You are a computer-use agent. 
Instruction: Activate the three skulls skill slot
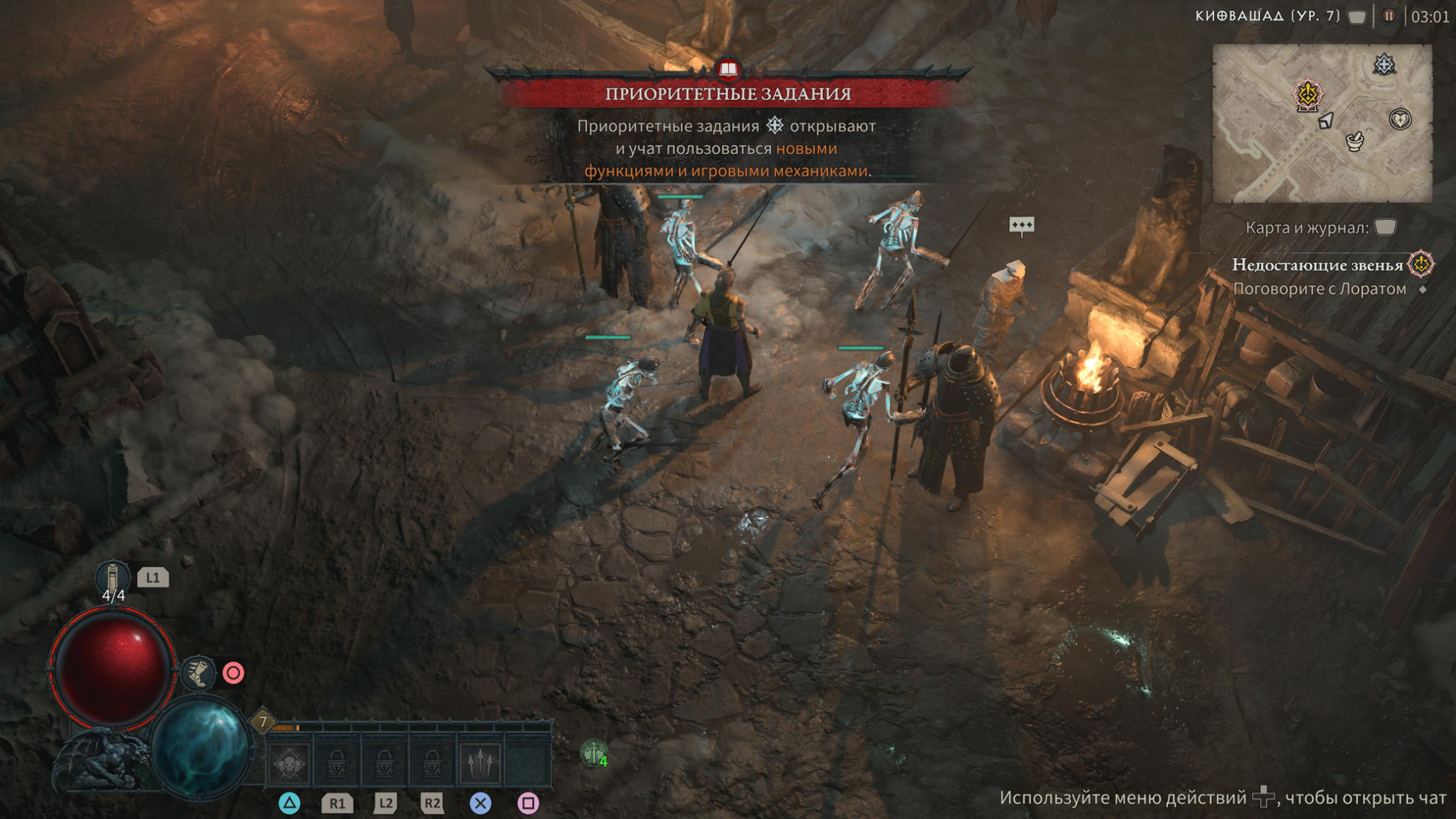pos(289,762)
